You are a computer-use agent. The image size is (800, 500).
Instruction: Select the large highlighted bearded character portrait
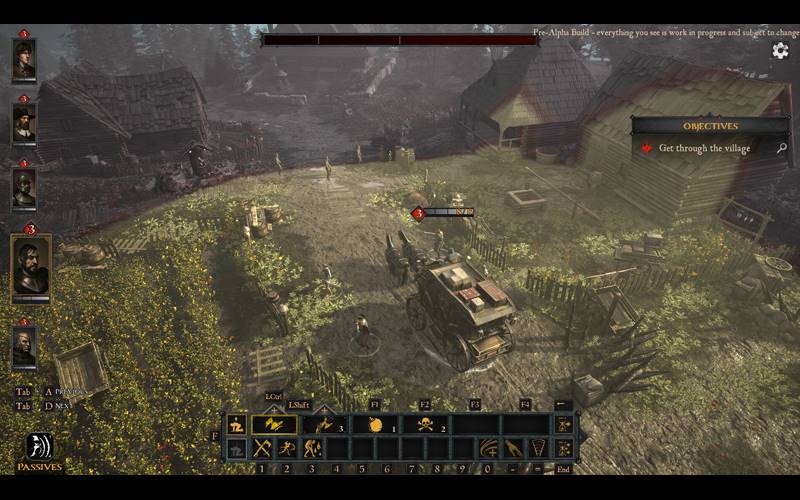pos(31,268)
